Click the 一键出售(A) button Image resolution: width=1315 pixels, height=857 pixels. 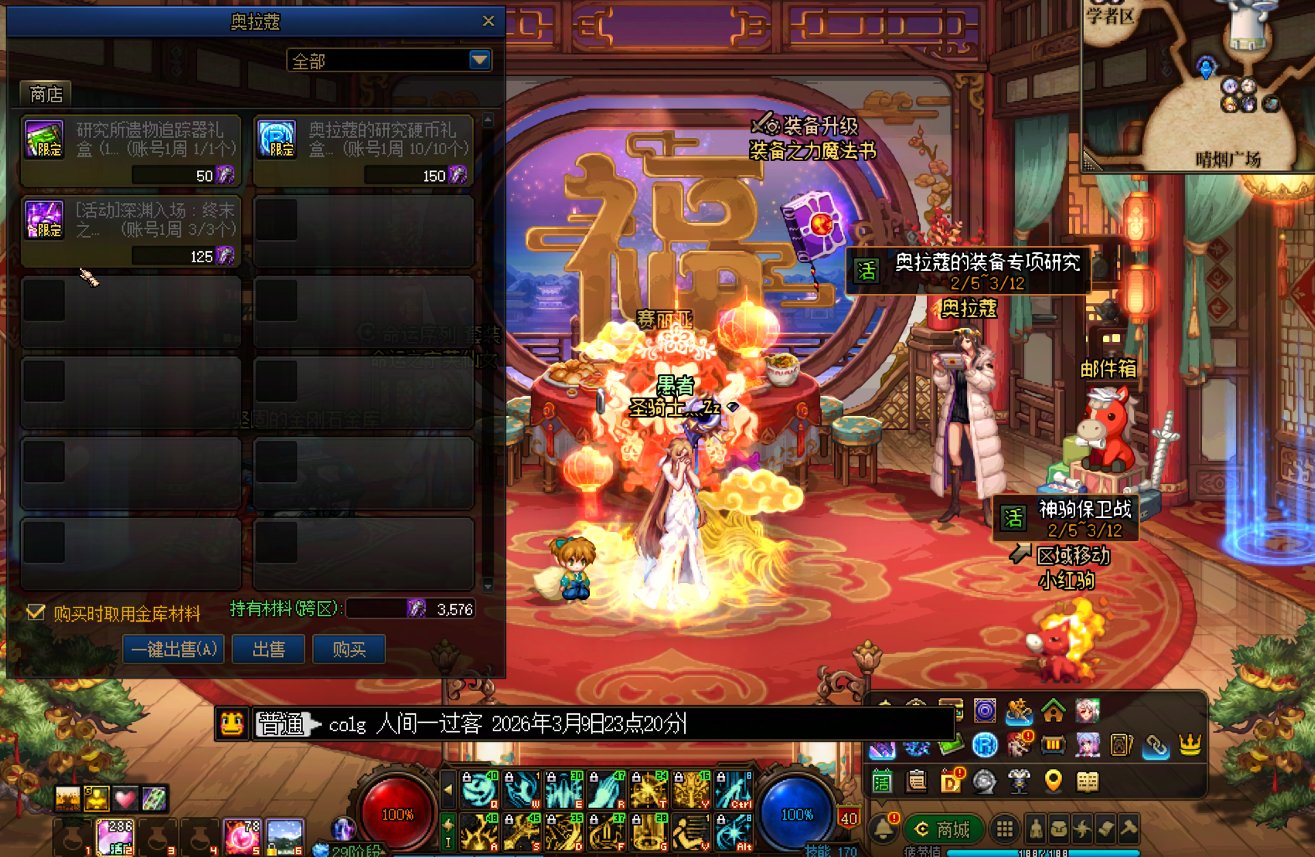click(x=174, y=649)
